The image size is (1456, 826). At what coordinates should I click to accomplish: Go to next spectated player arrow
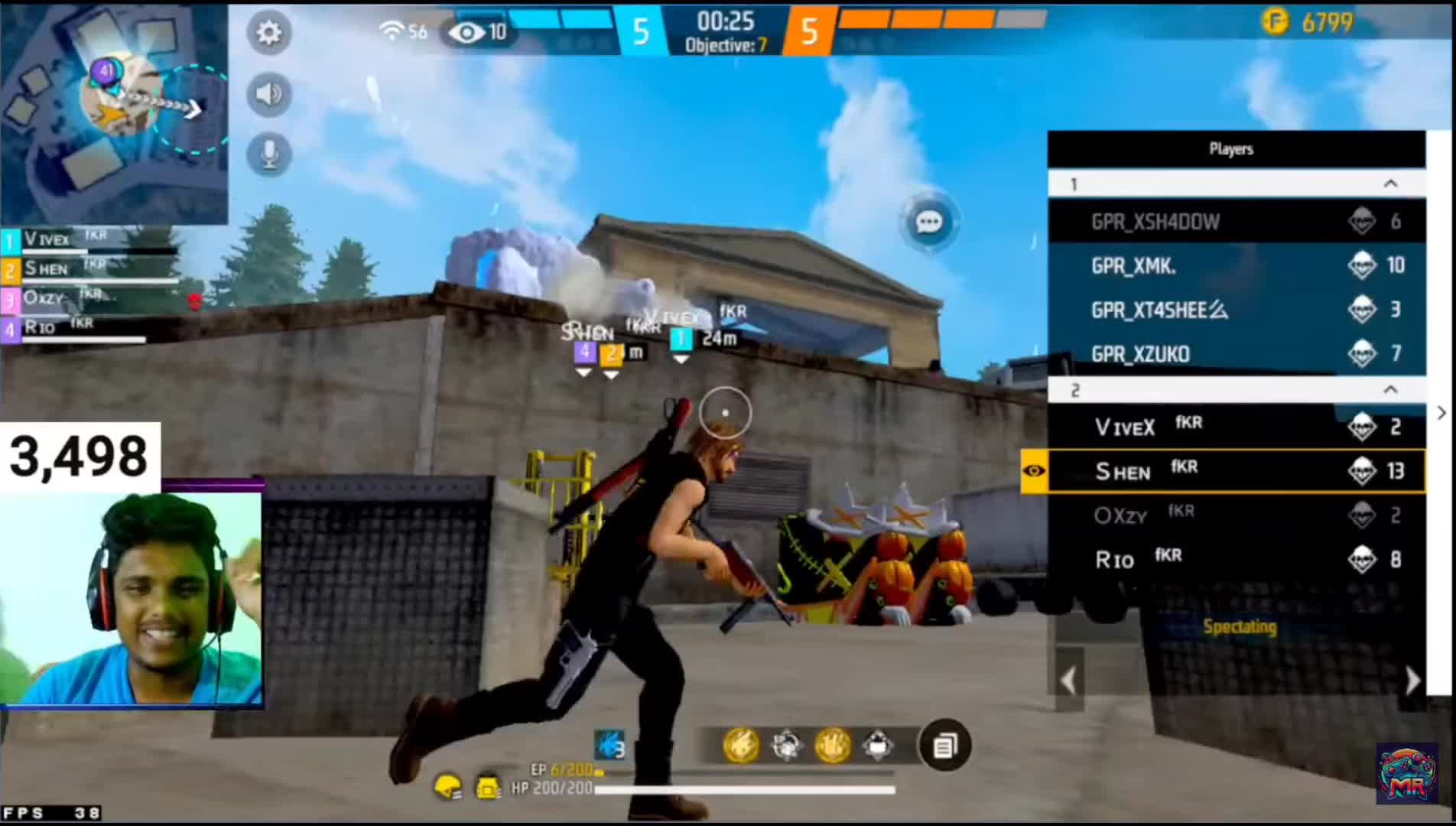(x=1412, y=680)
